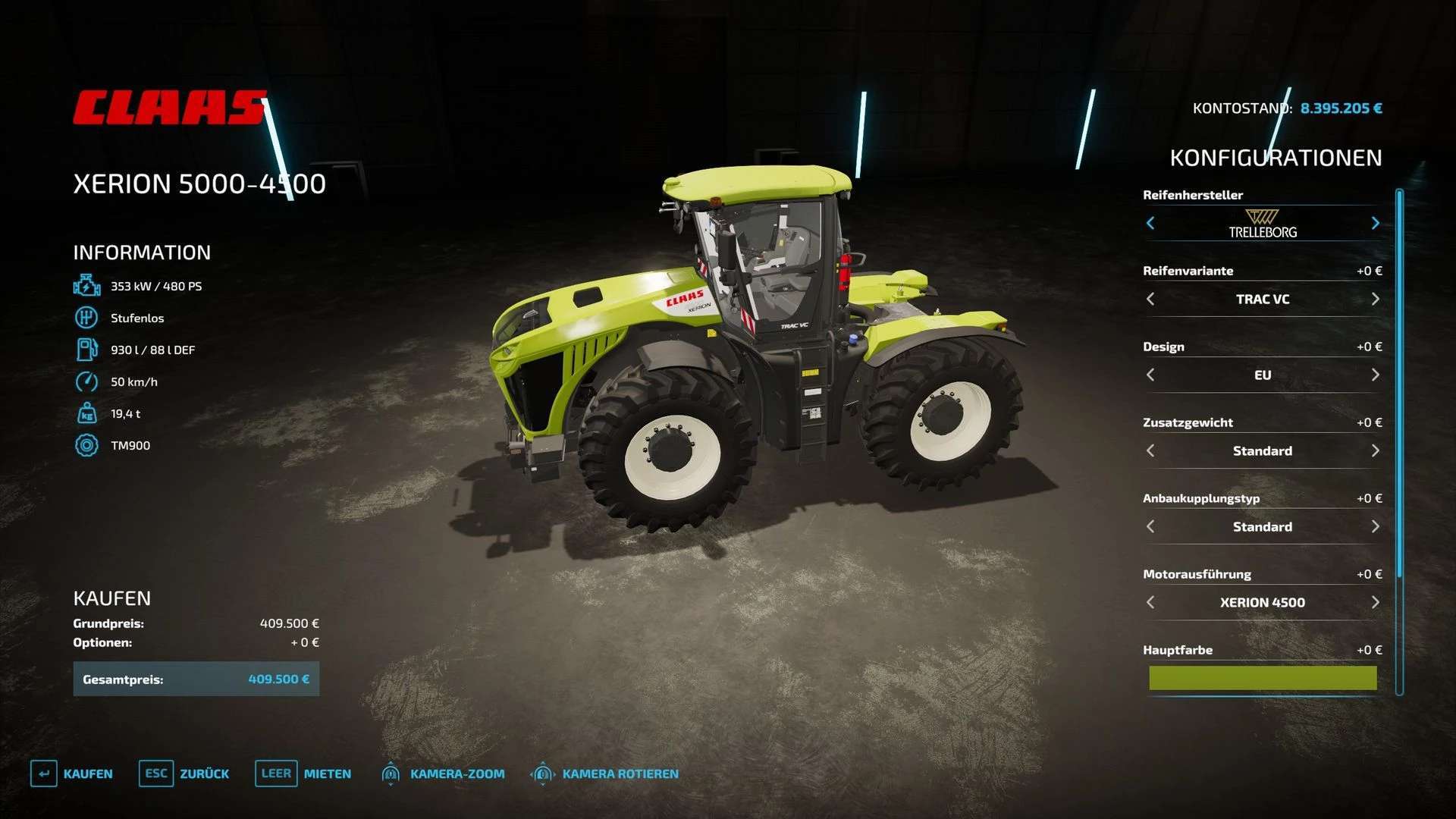Change Anbaukupplungstyp to previous option
1456x819 pixels.
click(1150, 526)
